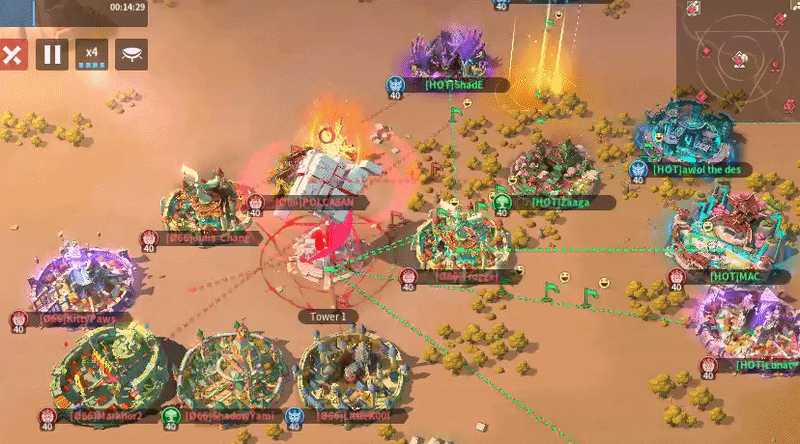Change the x4 playback speed
This screenshot has width=800, height=444.
[x=92, y=54]
